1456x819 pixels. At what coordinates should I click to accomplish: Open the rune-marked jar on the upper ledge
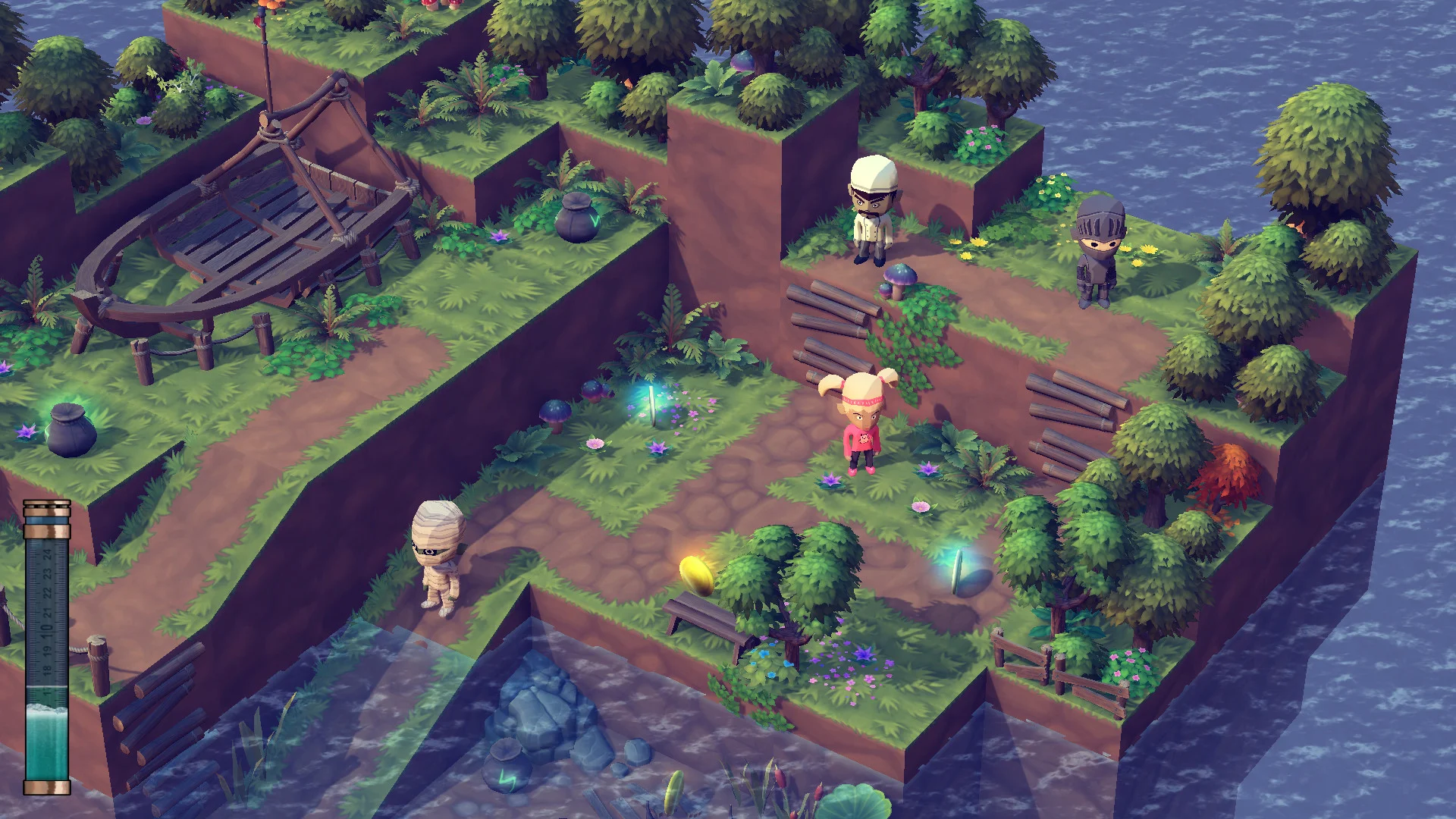(x=576, y=224)
